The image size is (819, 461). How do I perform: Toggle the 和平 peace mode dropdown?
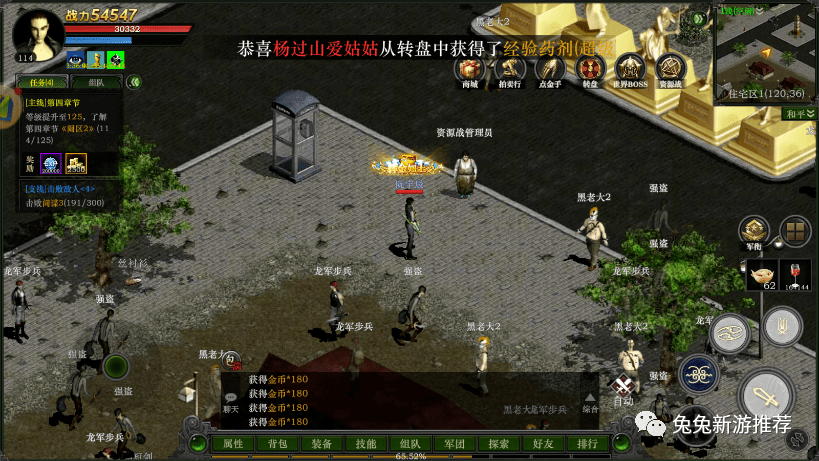coord(798,114)
